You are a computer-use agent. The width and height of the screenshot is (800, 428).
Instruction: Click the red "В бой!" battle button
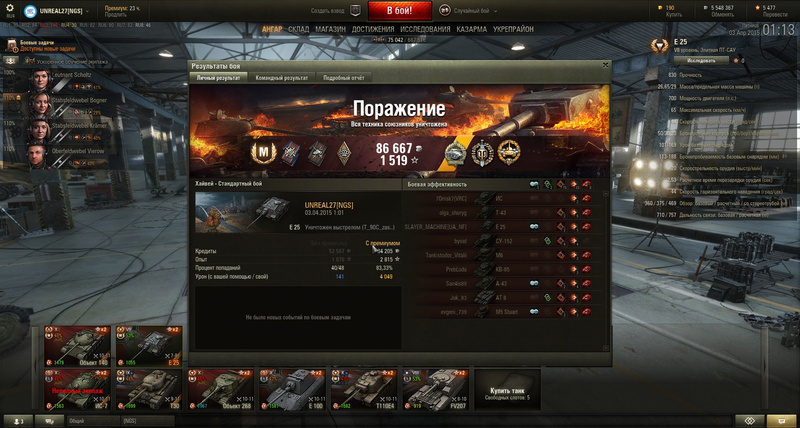pos(400,10)
